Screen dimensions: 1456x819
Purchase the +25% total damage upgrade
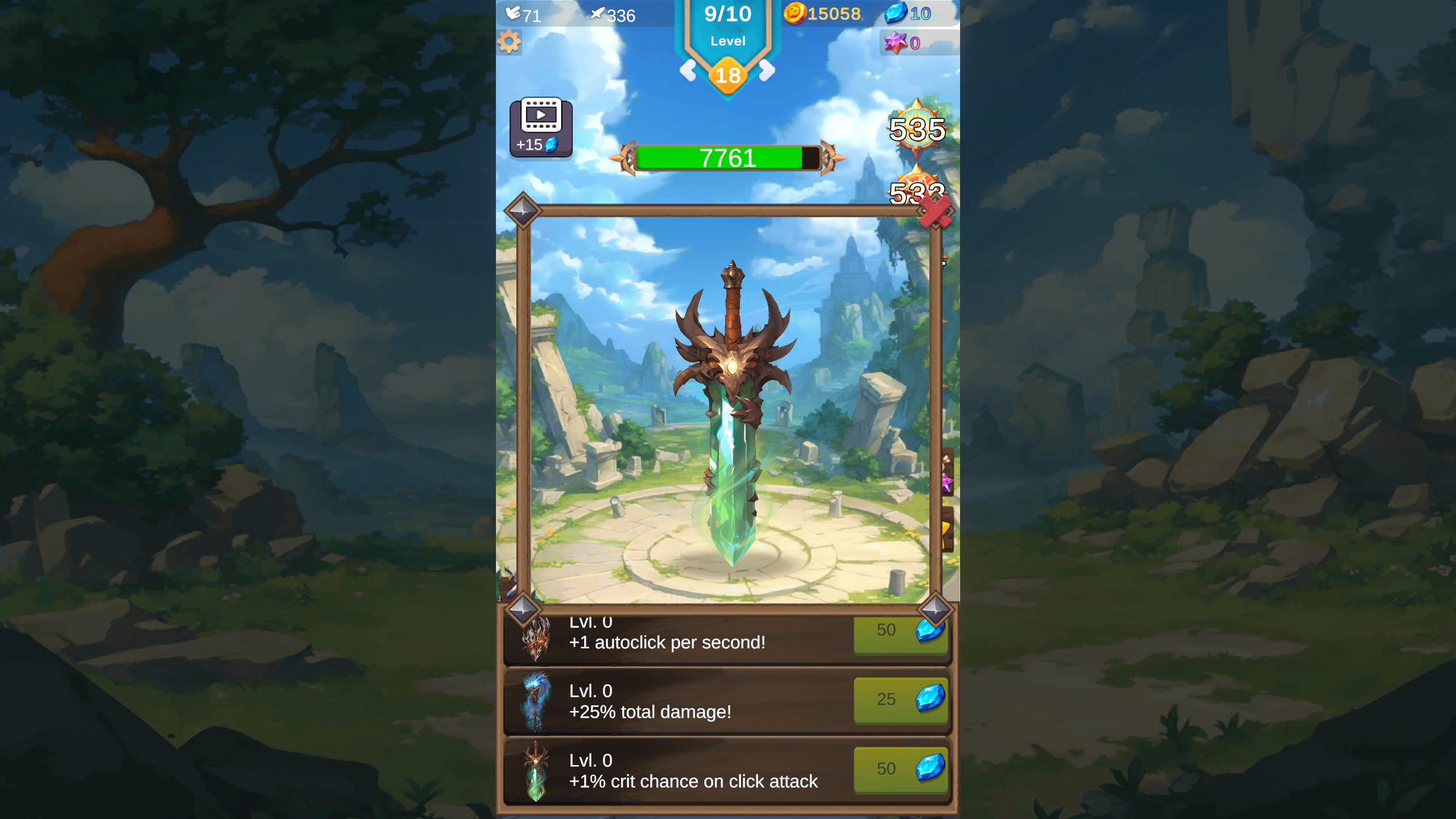901,701
